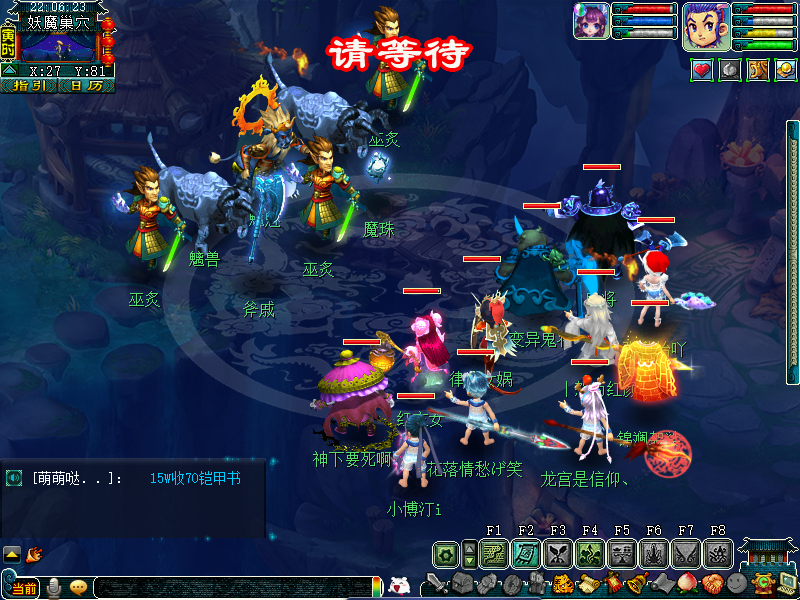Select the purple-haired pet portrait
The image size is (800, 600).
point(590,21)
